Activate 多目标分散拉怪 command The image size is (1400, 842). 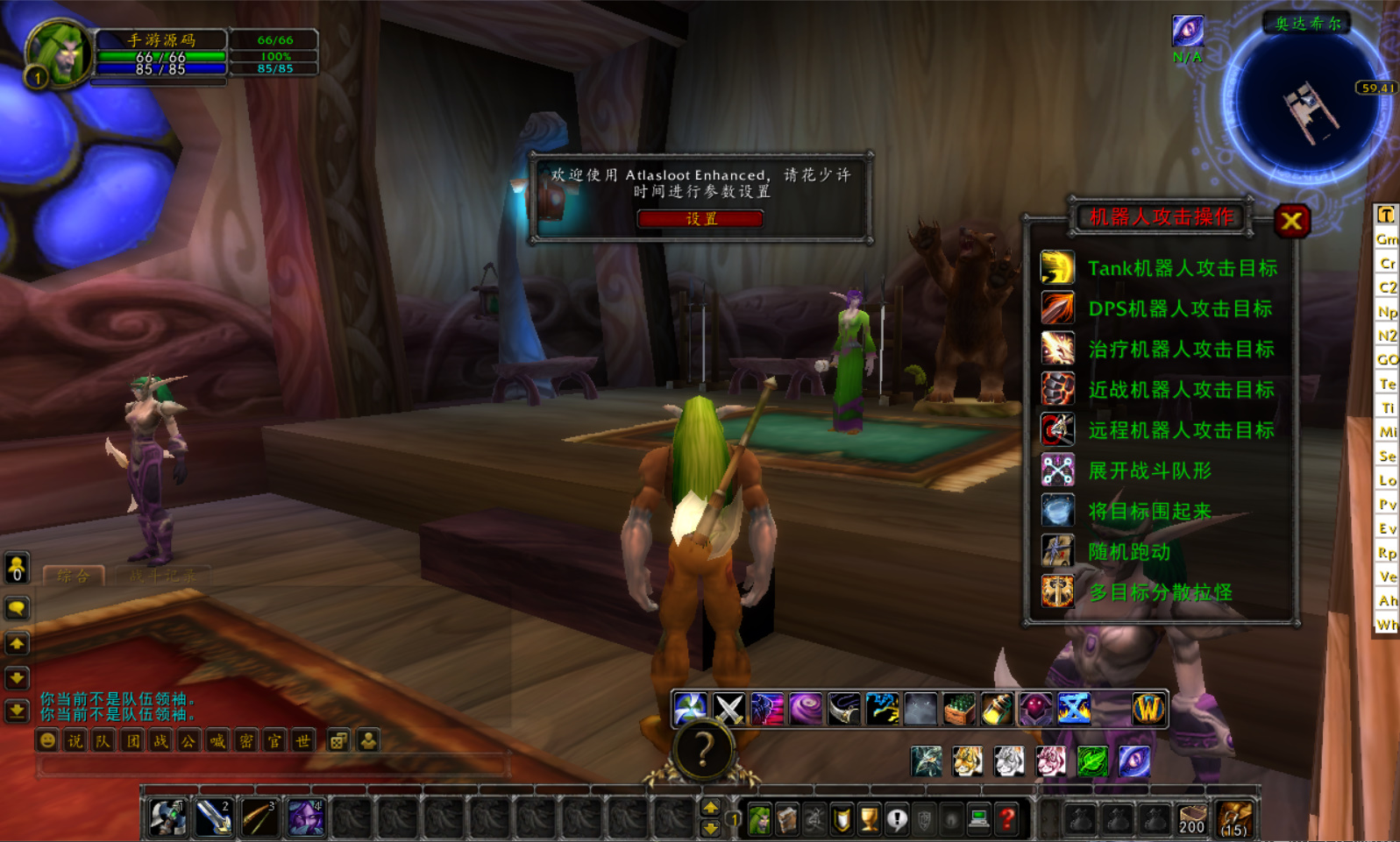point(1160,592)
